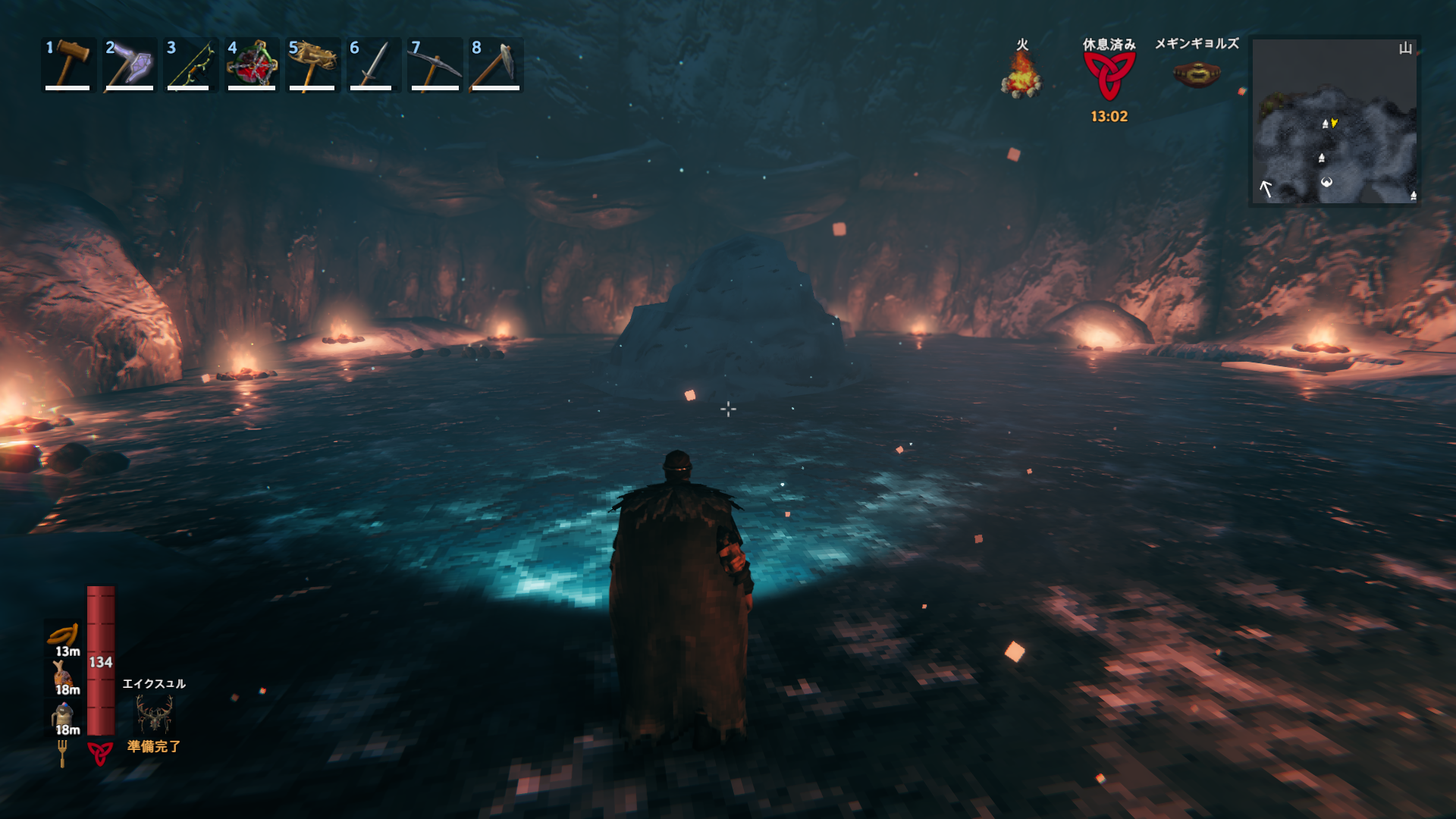Click the cooked meat leg food icon
This screenshot has height=819, width=1456.
click(x=62, y=673)
